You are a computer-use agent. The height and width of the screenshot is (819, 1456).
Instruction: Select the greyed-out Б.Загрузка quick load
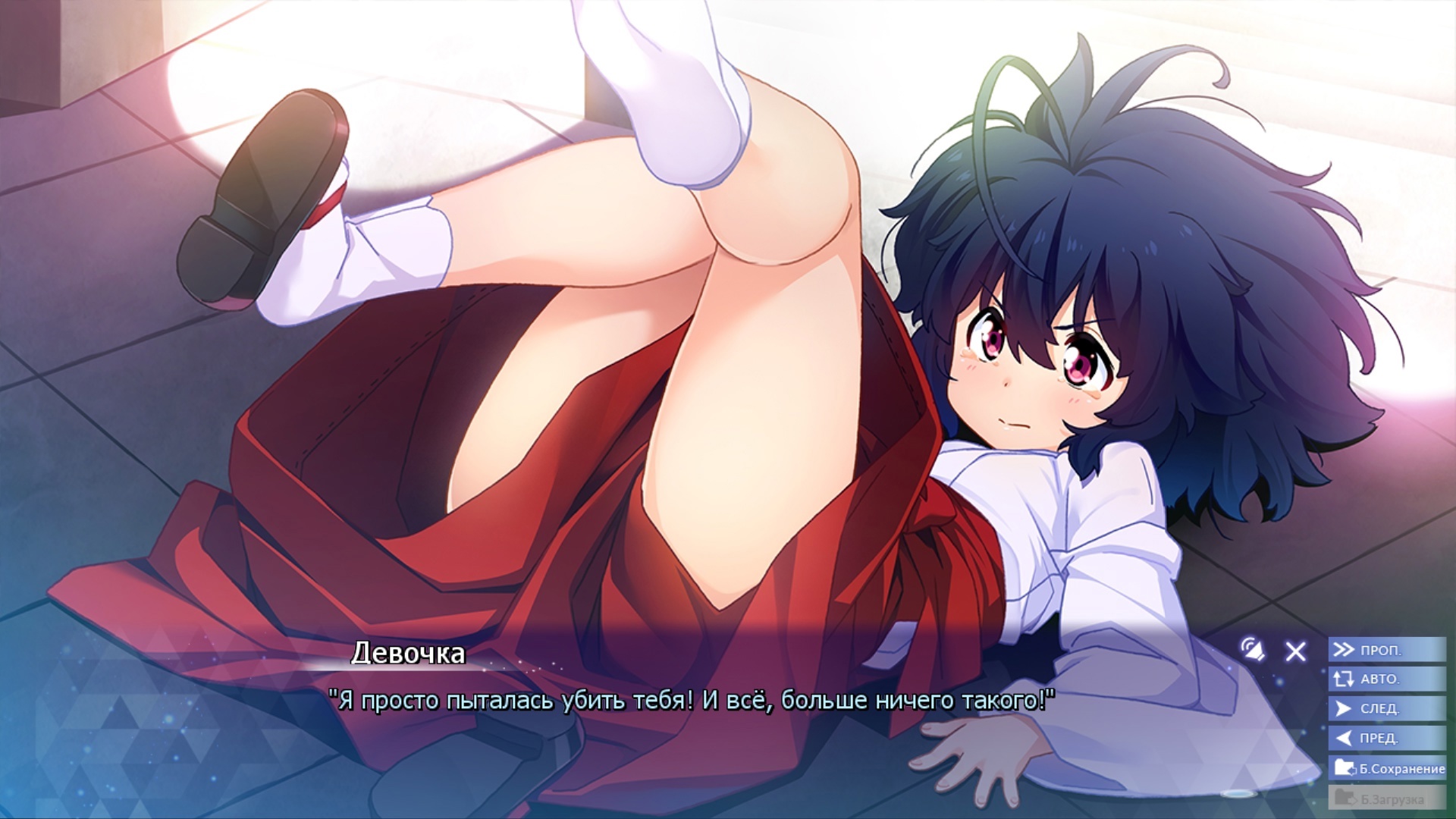pyautogui.click(x=1388, y=798)
